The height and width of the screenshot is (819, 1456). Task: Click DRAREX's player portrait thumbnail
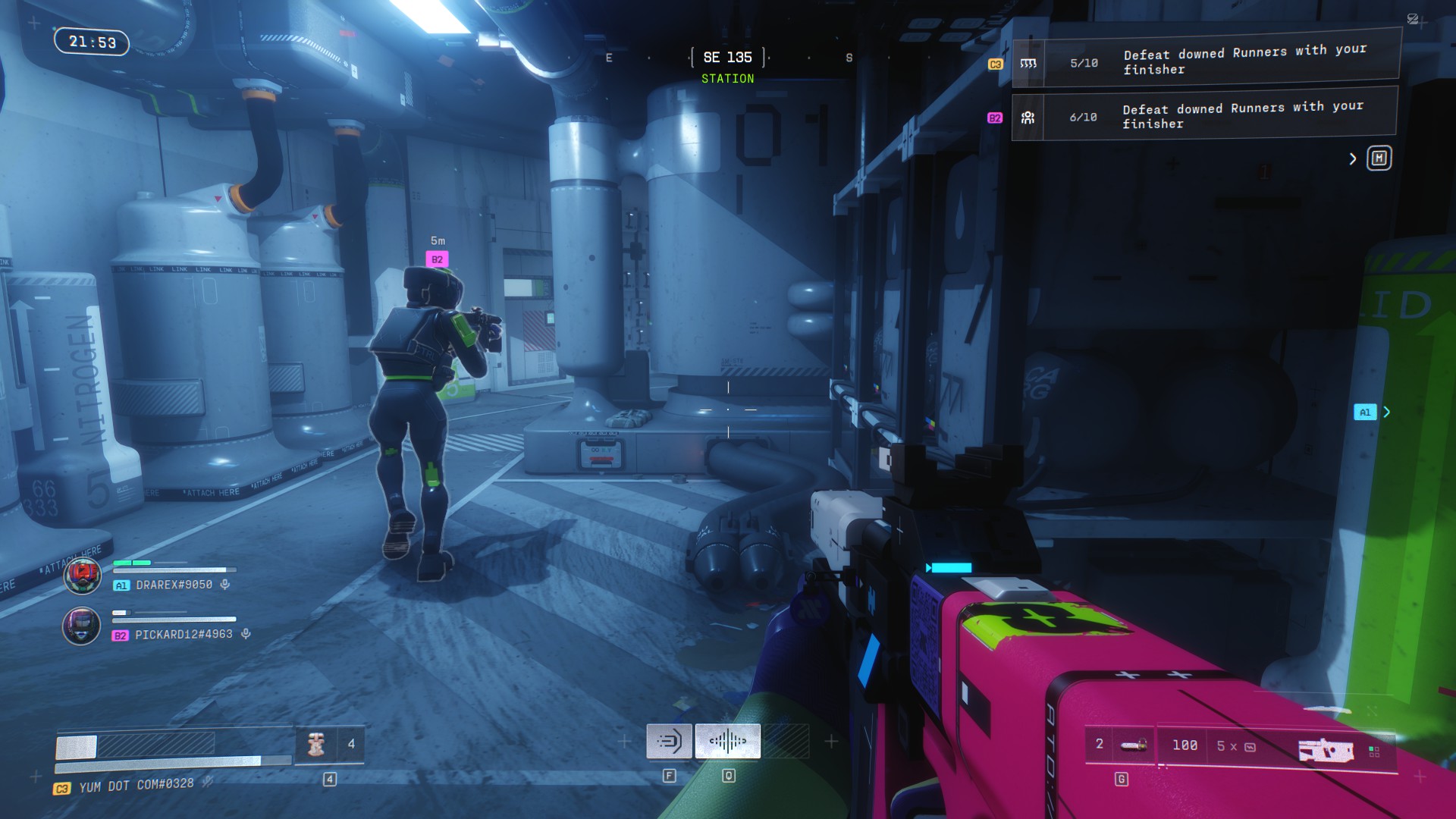click(82, 575)
